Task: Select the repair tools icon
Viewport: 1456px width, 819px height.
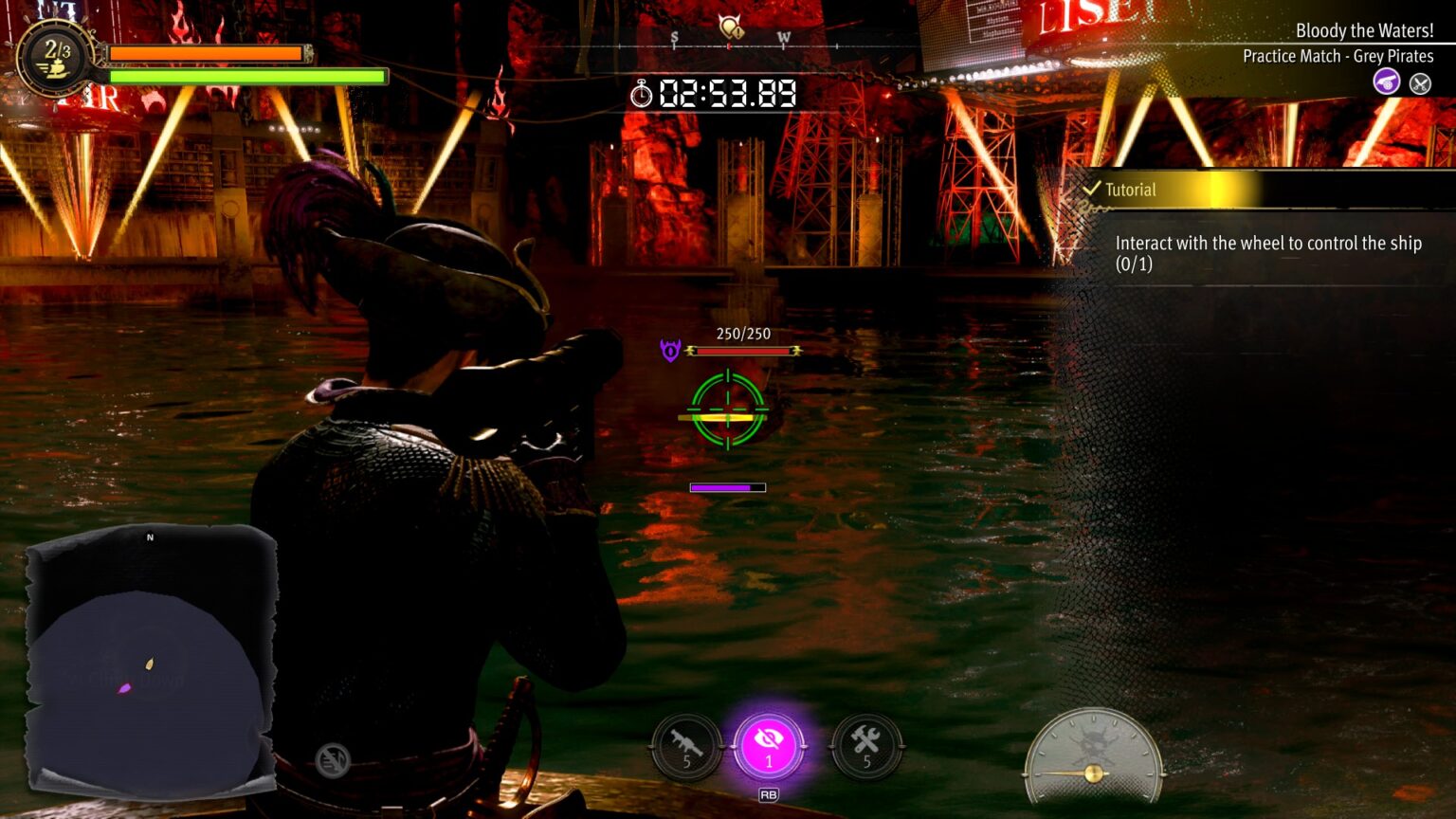Action: point(867,748)
